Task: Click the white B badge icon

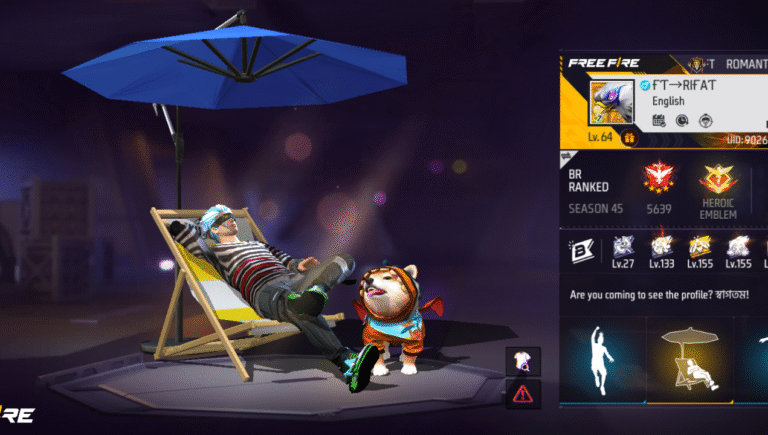Action: 582,250
